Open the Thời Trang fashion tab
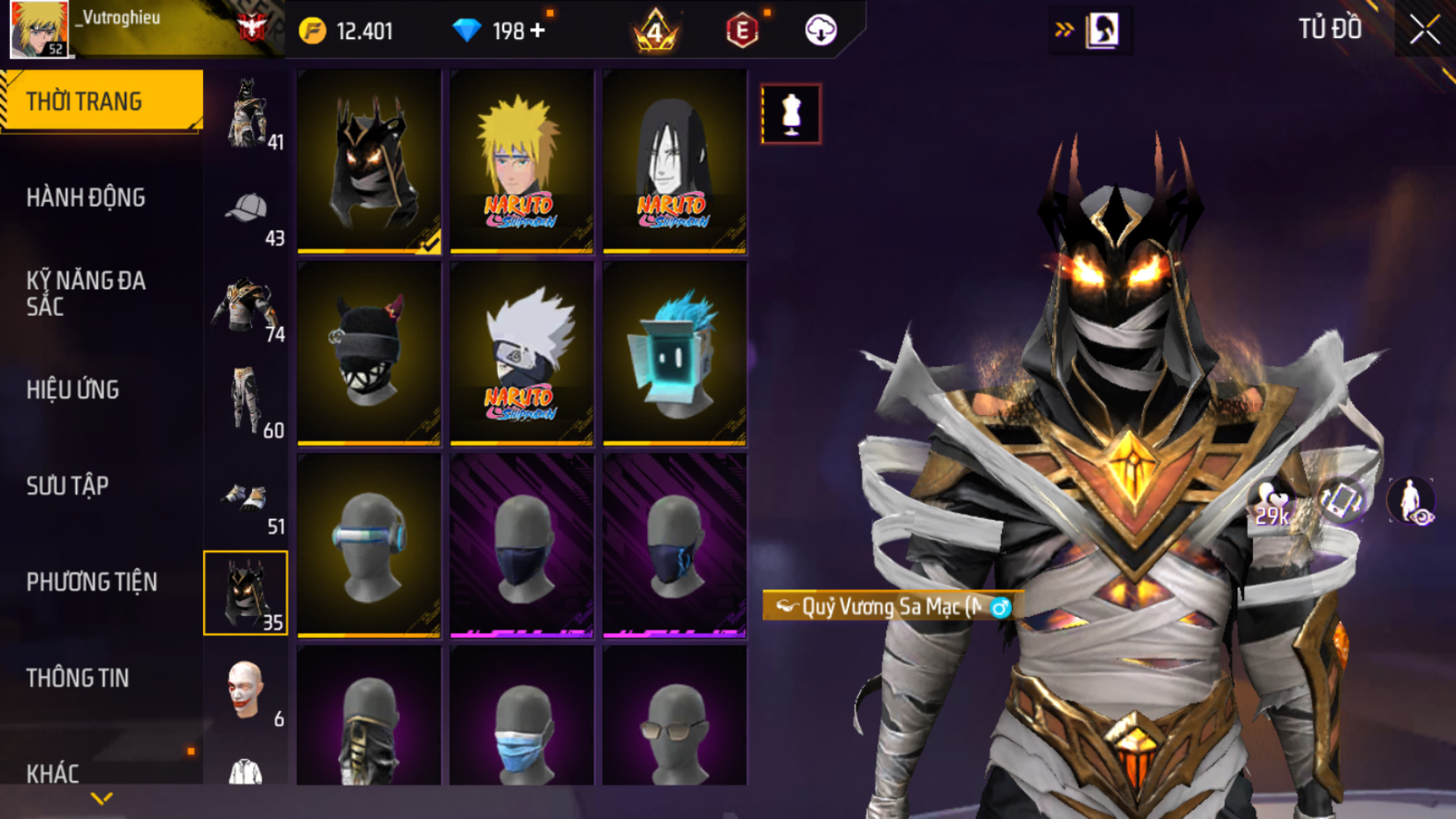 [100, 101]
